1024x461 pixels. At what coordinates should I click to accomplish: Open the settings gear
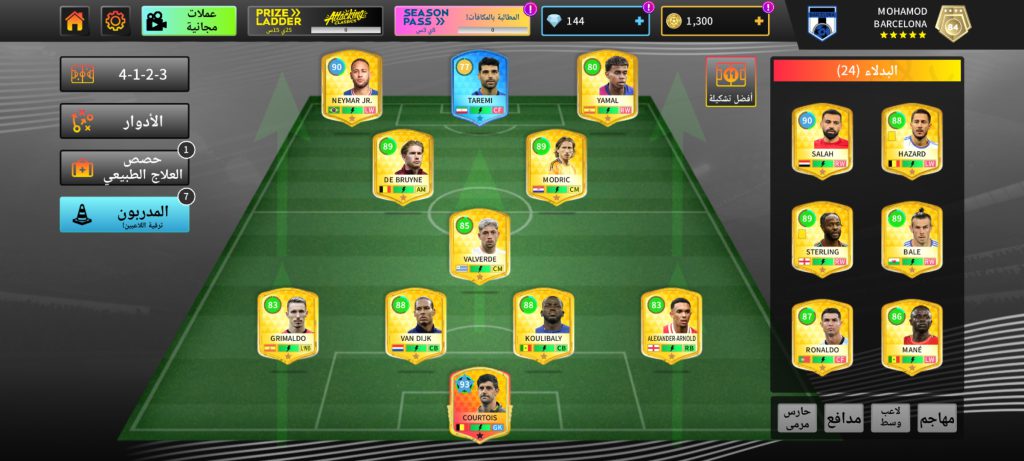click(116, 21)
